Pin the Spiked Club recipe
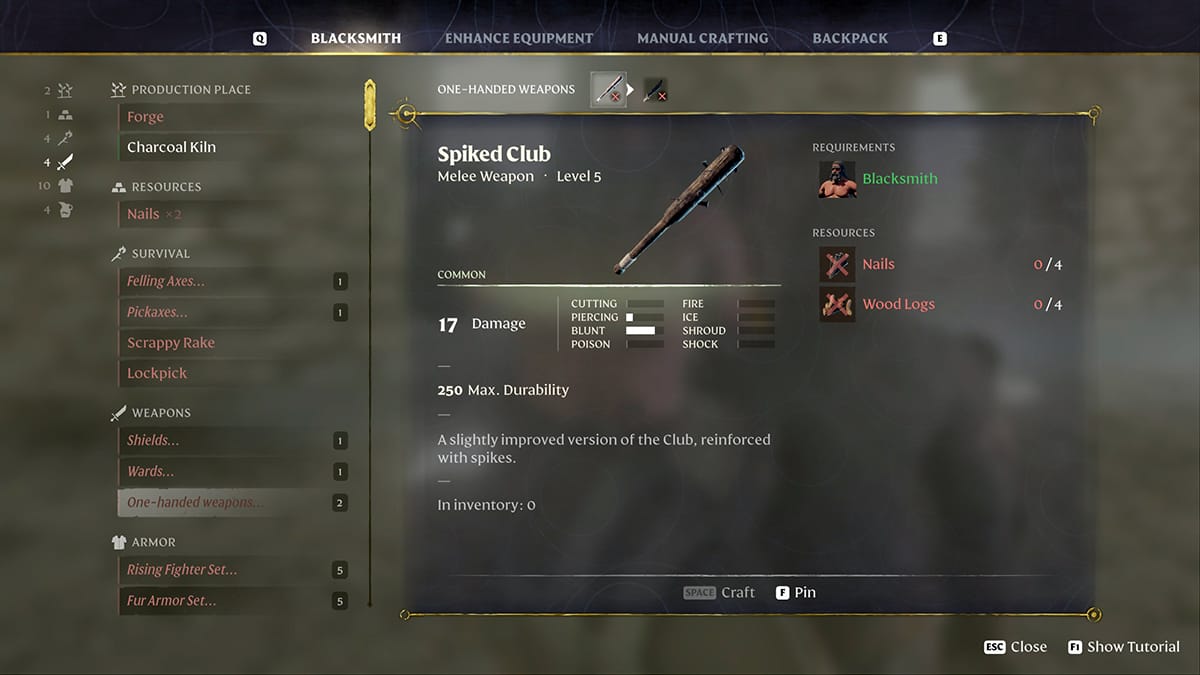The height and width of the screenshot is (675, 1200). pos(796,592)
